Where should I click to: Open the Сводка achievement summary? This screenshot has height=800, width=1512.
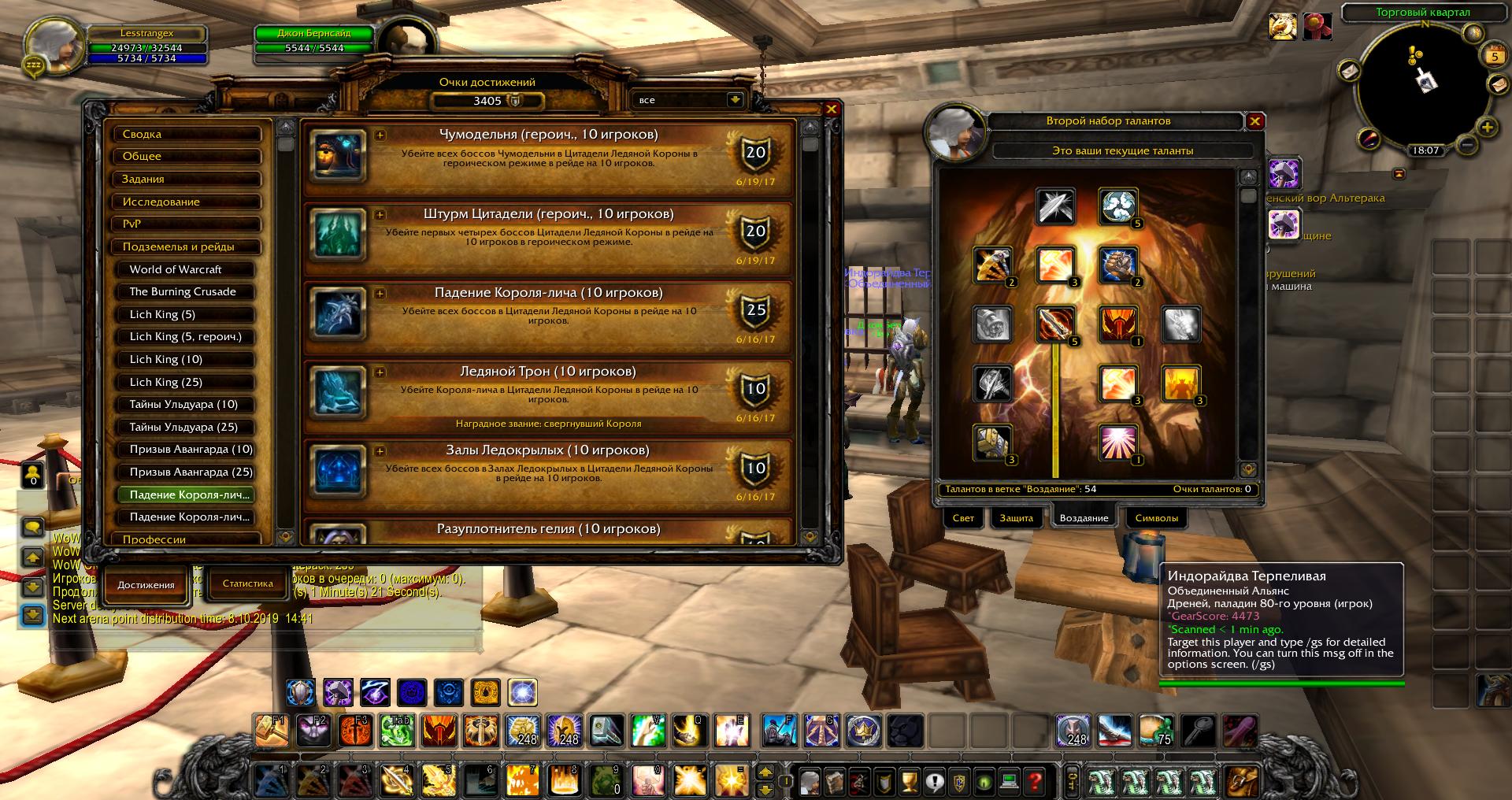(x=187, y=135)
